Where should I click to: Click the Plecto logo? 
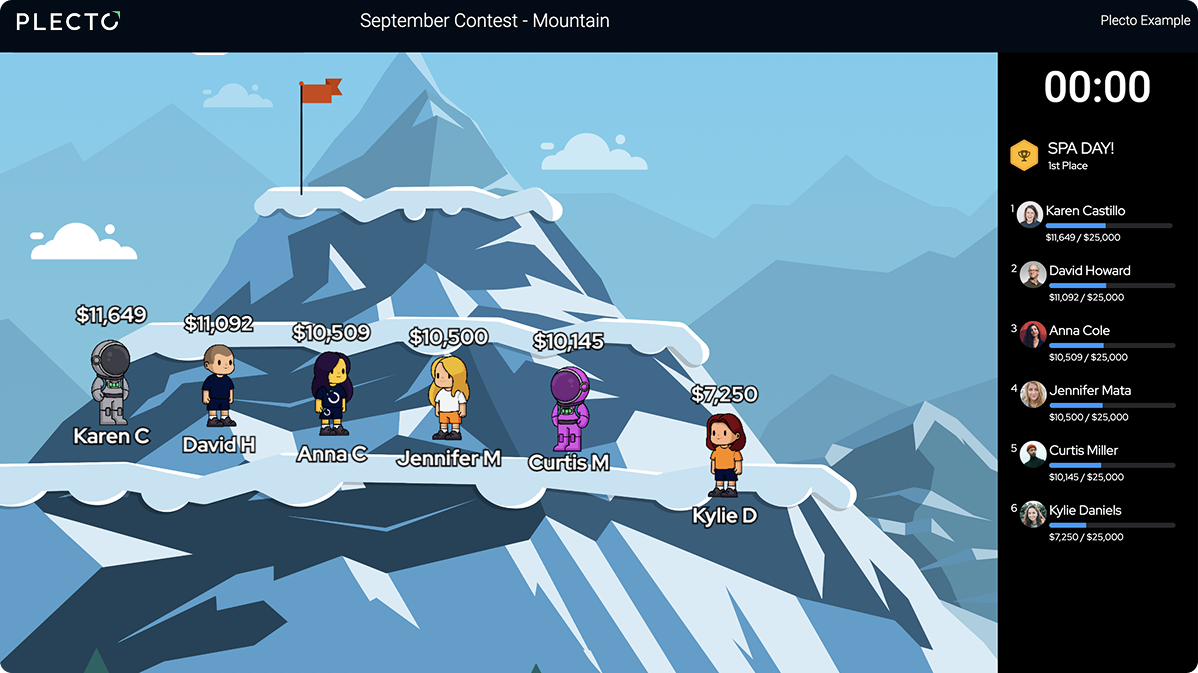point(68,20)
